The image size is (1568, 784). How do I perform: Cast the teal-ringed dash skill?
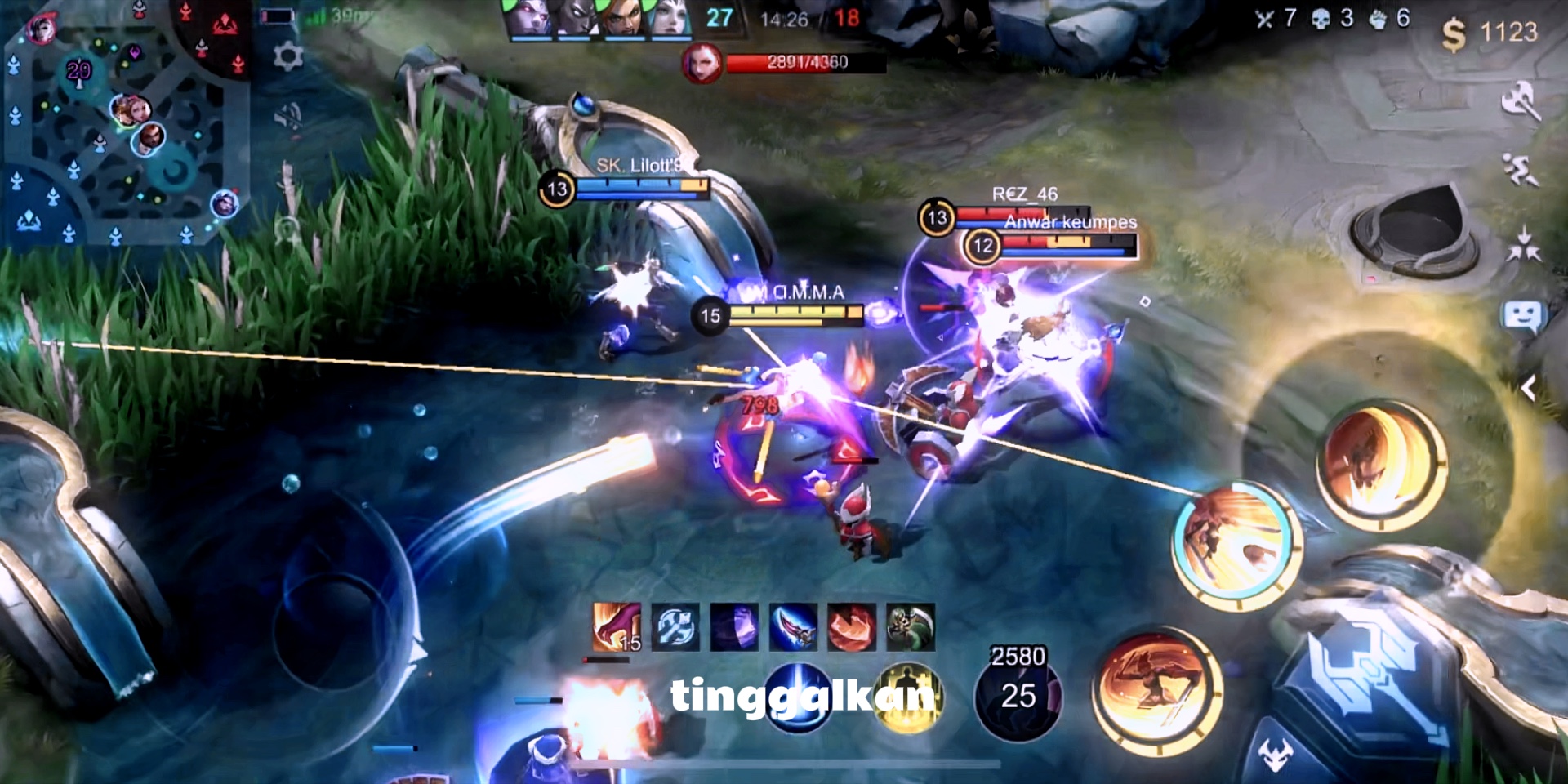point(1236,545)
